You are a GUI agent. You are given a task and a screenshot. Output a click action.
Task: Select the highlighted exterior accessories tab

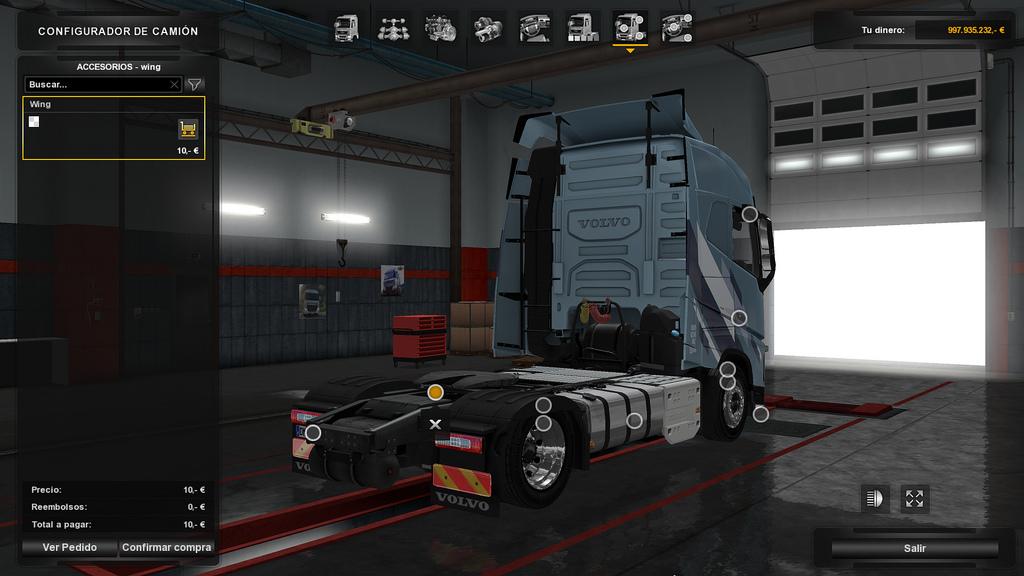click(630, 27)
